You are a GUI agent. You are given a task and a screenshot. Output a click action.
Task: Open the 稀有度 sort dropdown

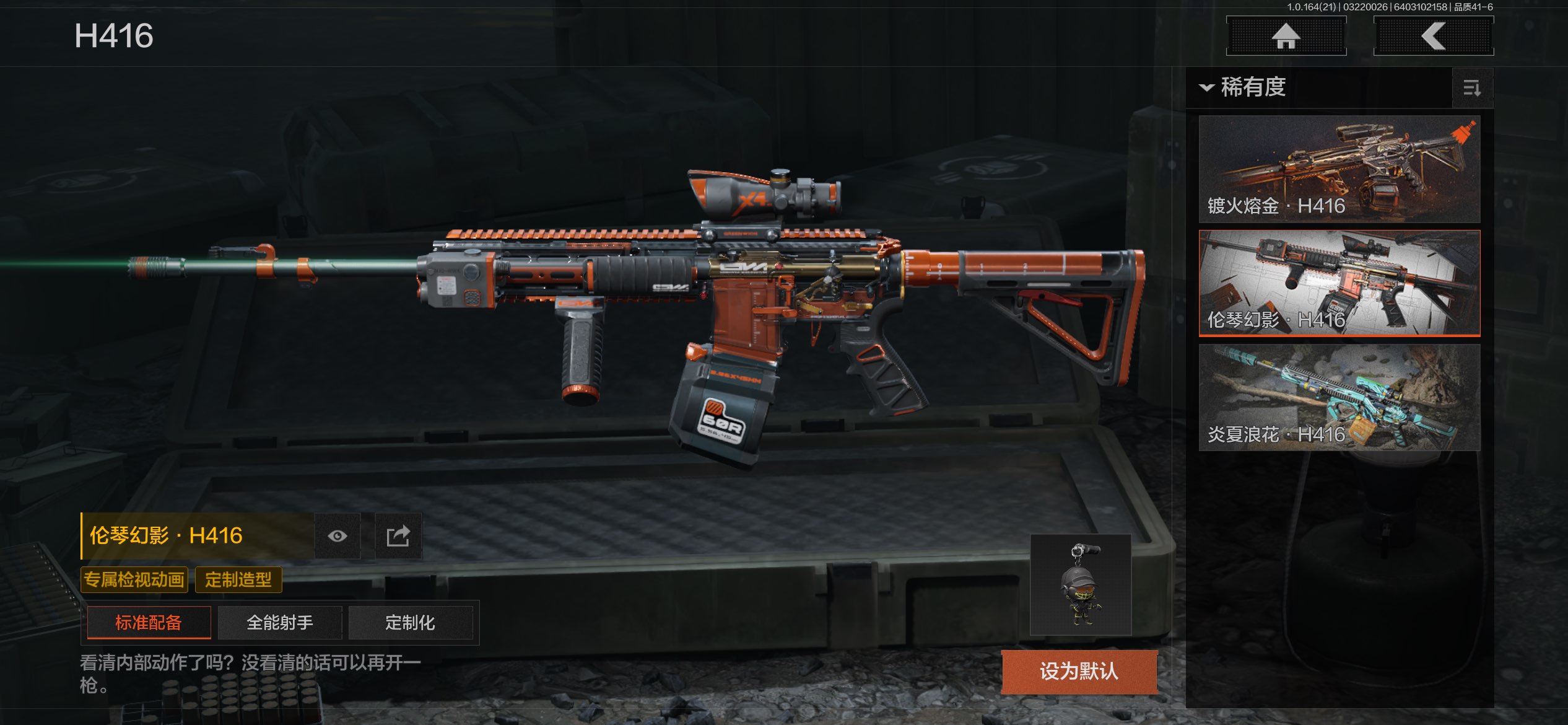coord(1245,87)
